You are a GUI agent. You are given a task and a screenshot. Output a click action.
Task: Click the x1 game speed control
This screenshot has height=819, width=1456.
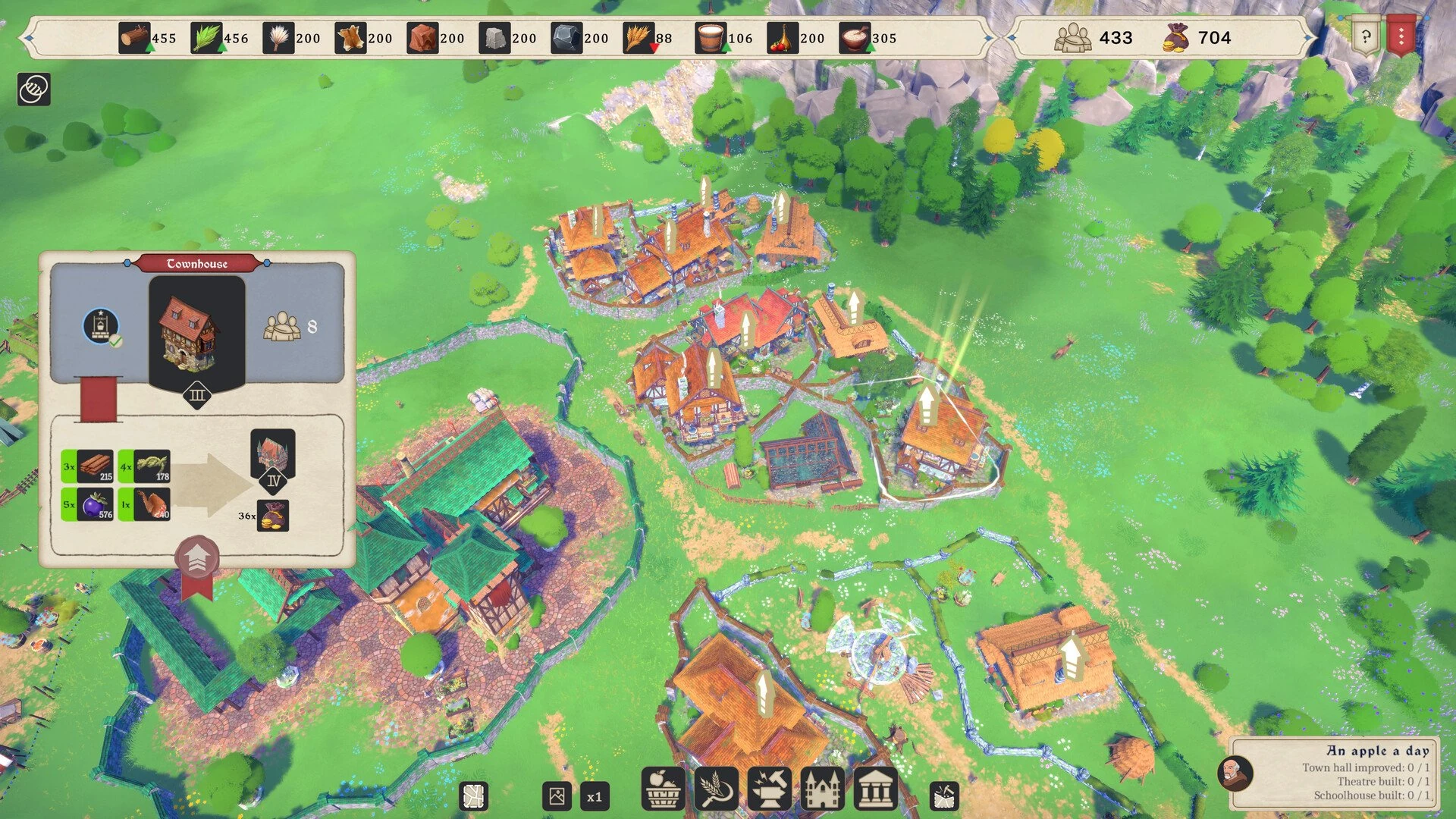596,795
